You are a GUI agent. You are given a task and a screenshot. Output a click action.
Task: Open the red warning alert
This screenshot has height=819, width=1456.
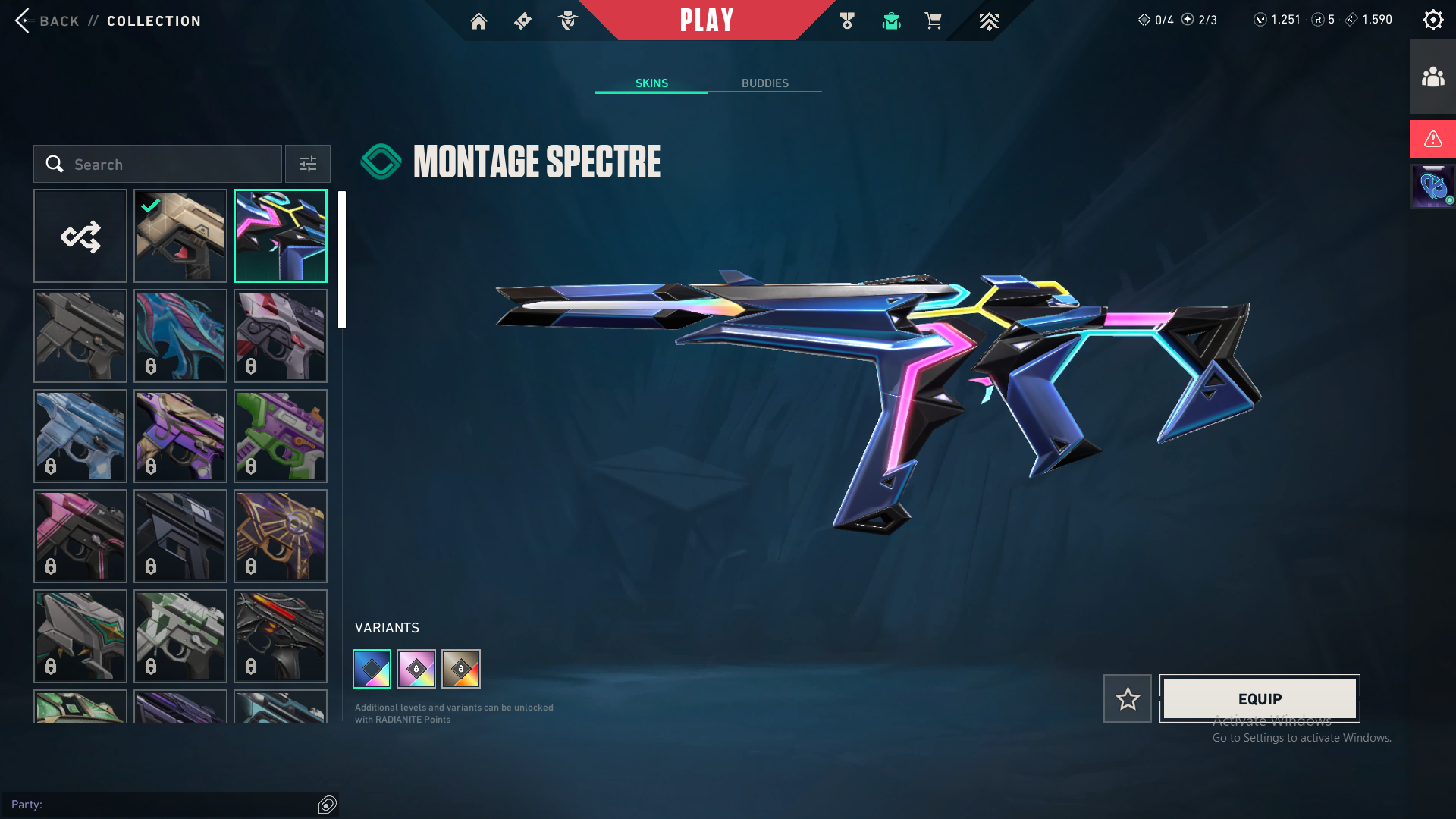tap(1432, 139)
